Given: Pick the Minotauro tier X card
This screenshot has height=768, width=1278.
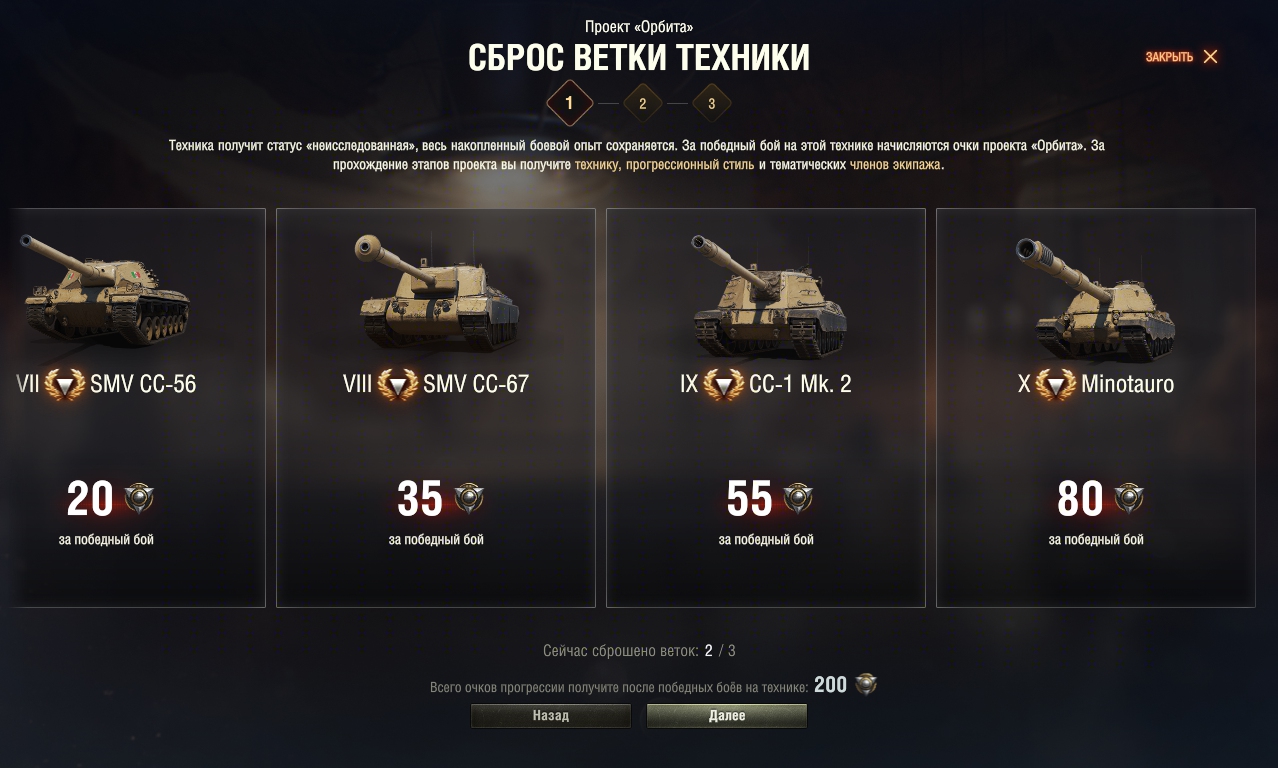Looking at the screenshot, I should click(1095, 407).
